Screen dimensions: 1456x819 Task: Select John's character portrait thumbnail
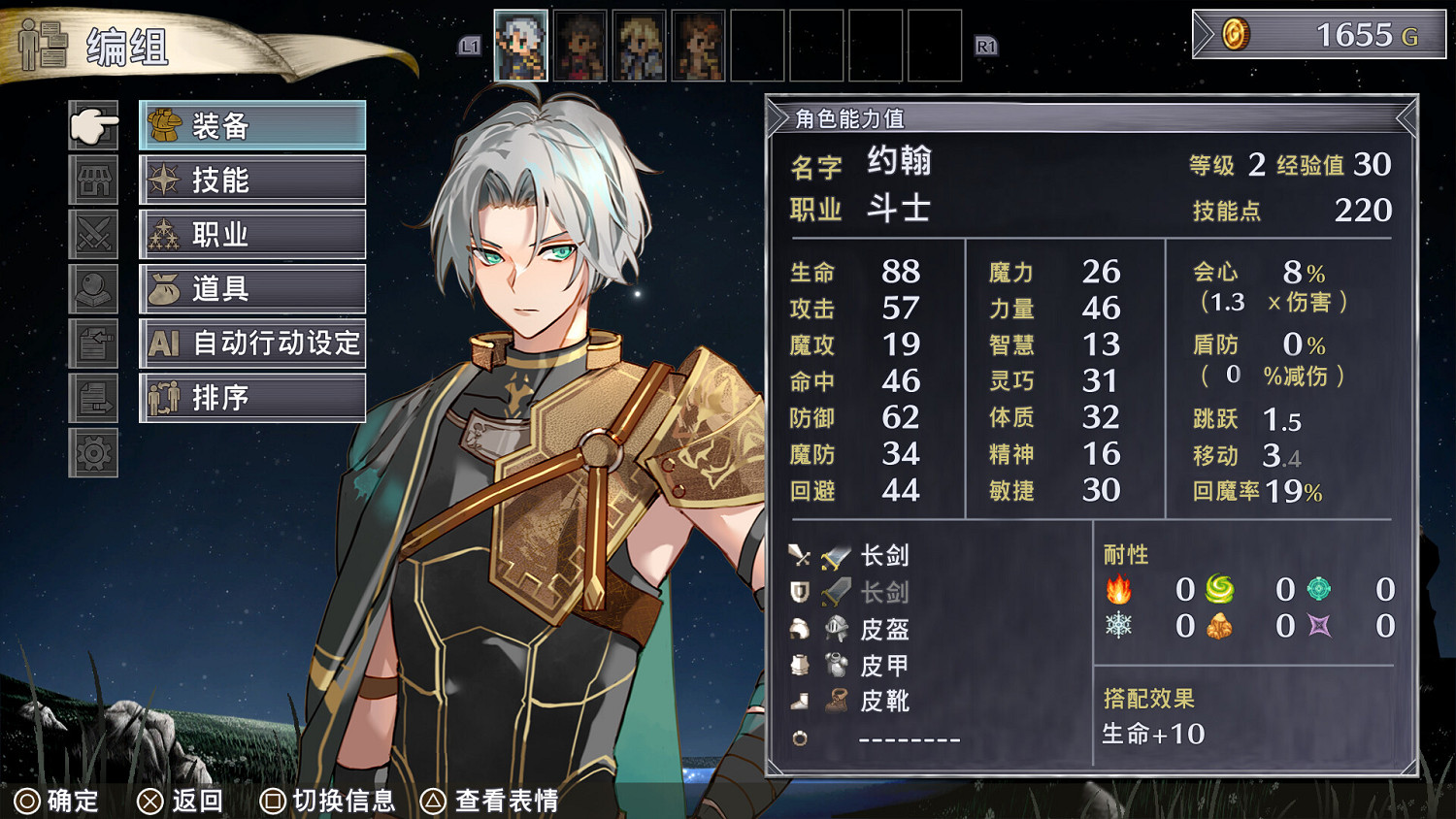click(x=522, y=43)
